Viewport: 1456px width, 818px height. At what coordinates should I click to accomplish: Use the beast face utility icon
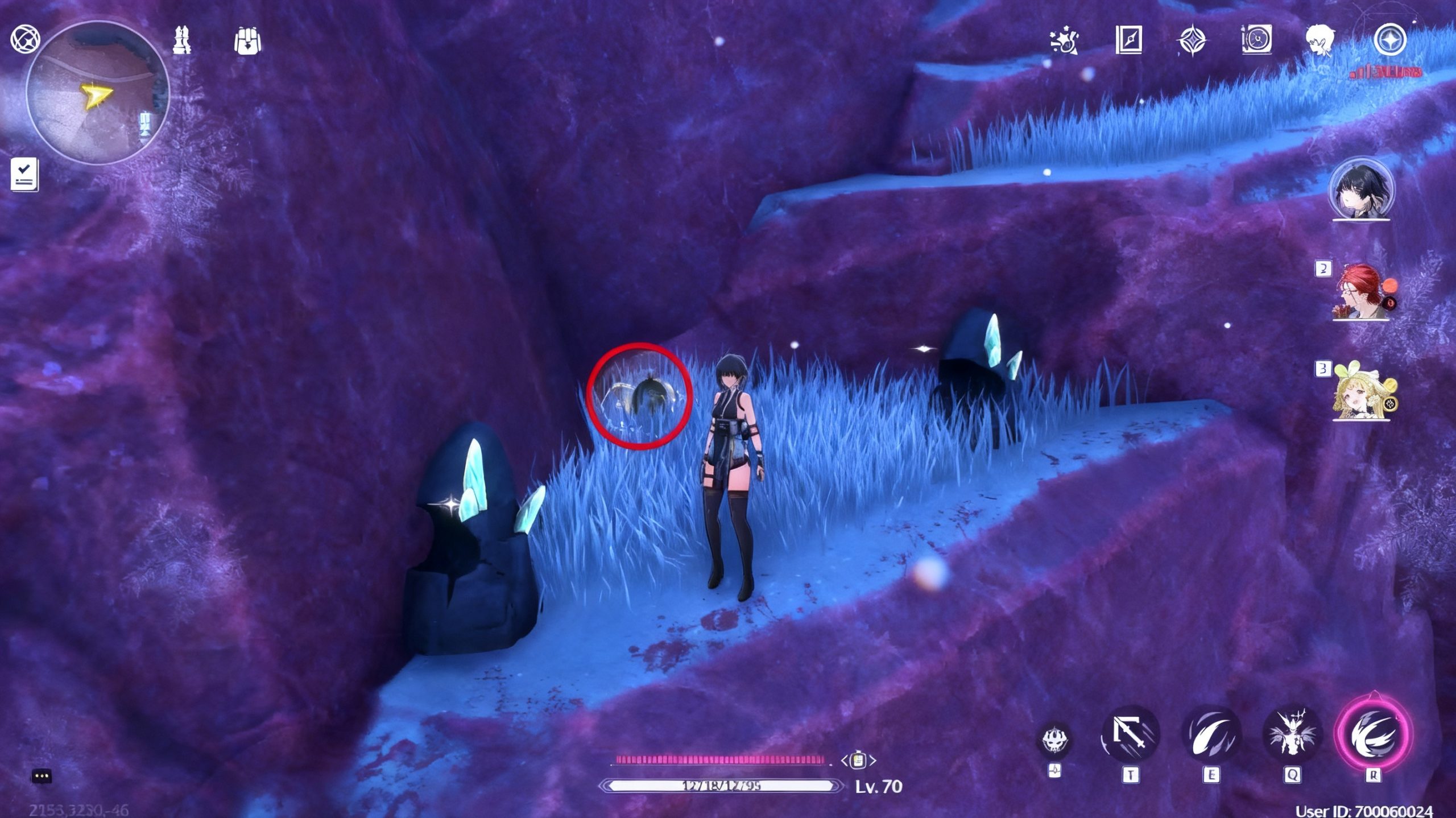point(1055,740)
